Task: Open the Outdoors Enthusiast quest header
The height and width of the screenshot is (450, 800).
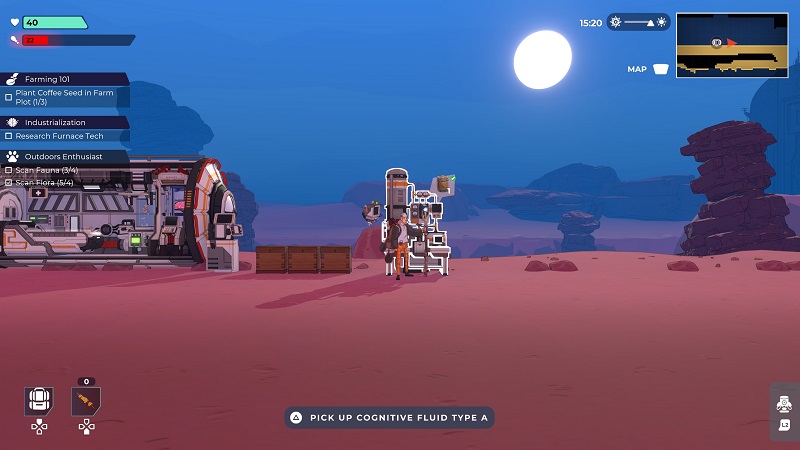Action: pos(62,156)
